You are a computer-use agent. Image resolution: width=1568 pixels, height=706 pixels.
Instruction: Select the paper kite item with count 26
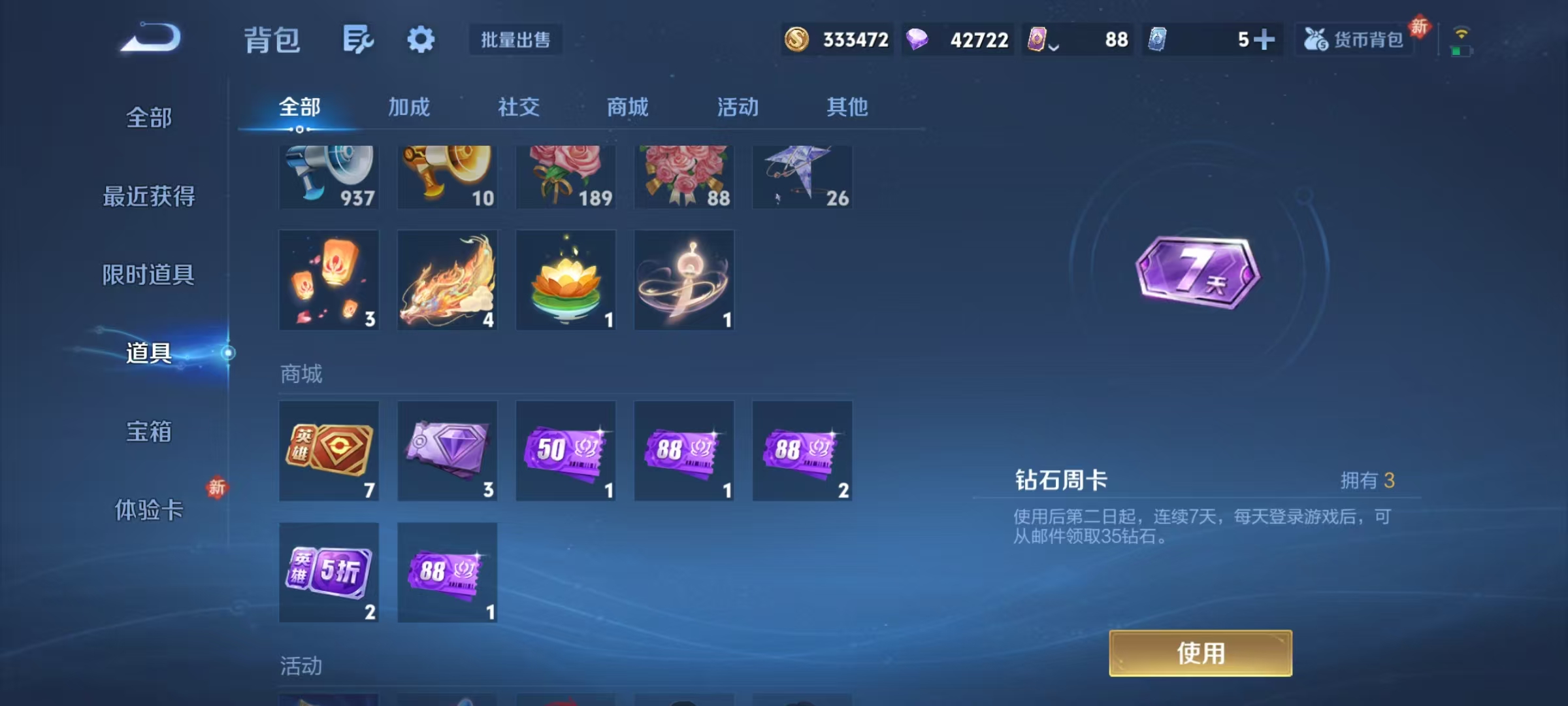click(x=802, y=175)
